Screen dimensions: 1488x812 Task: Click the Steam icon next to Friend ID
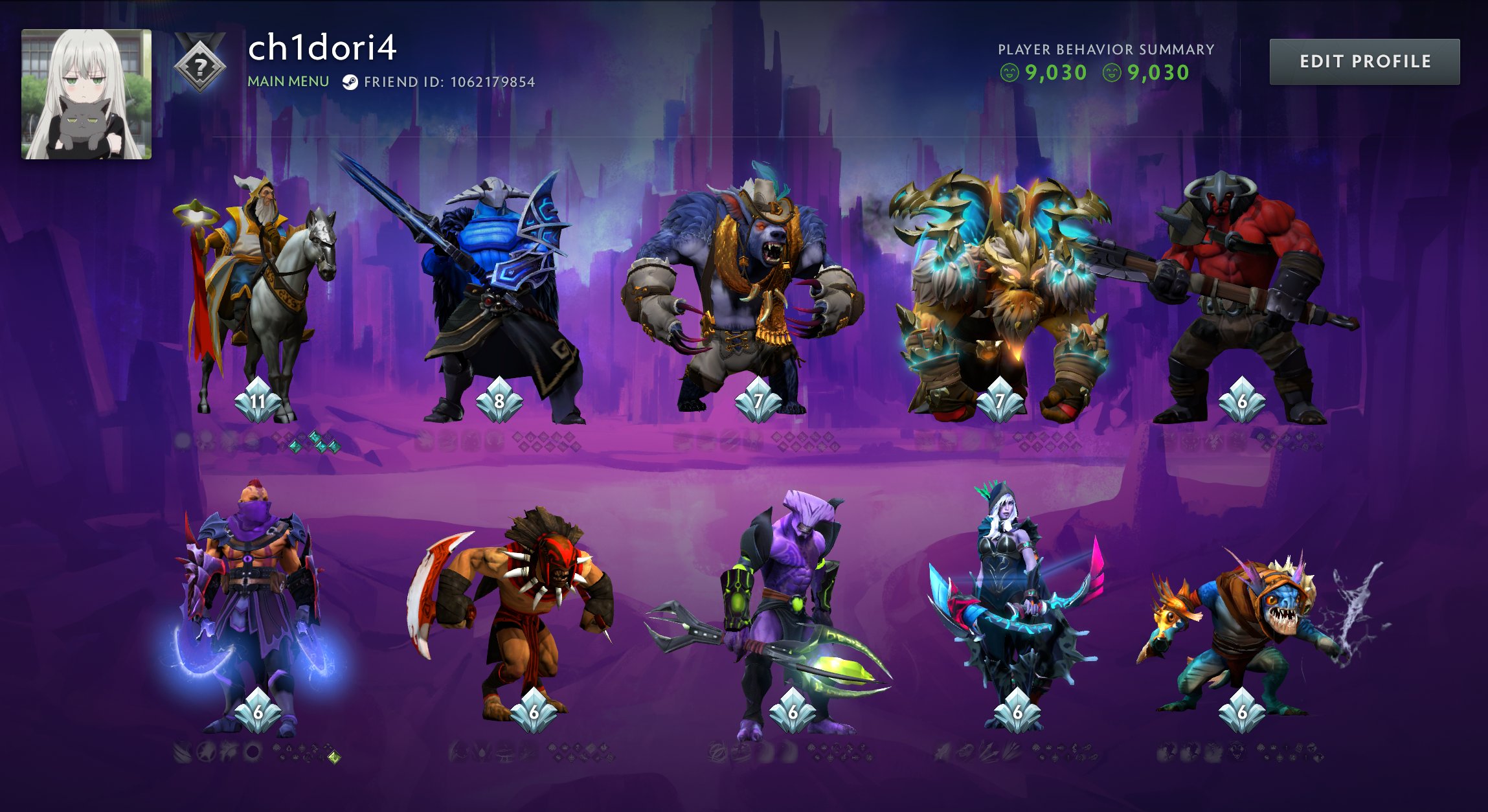click(352, 82)
